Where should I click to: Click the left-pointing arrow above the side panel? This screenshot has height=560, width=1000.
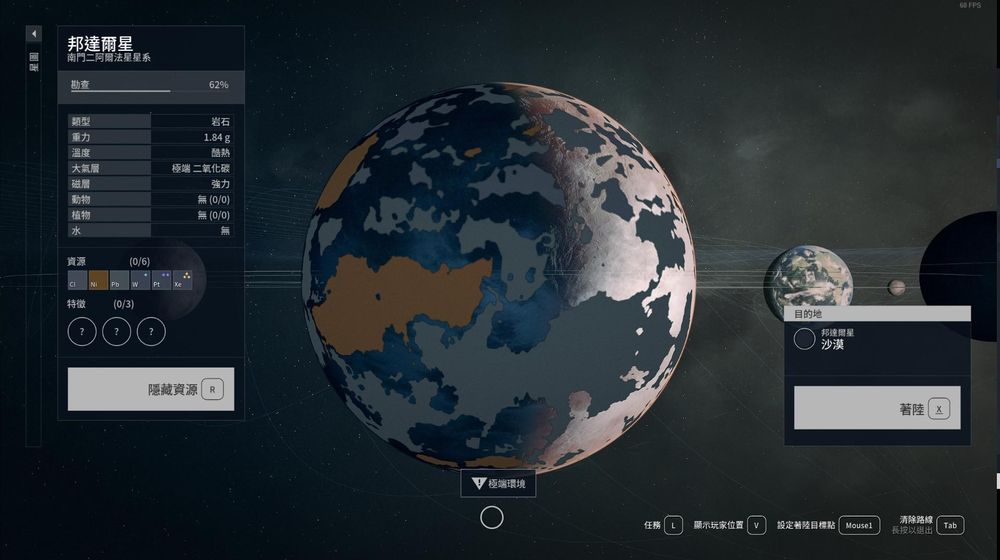(34, 34)
